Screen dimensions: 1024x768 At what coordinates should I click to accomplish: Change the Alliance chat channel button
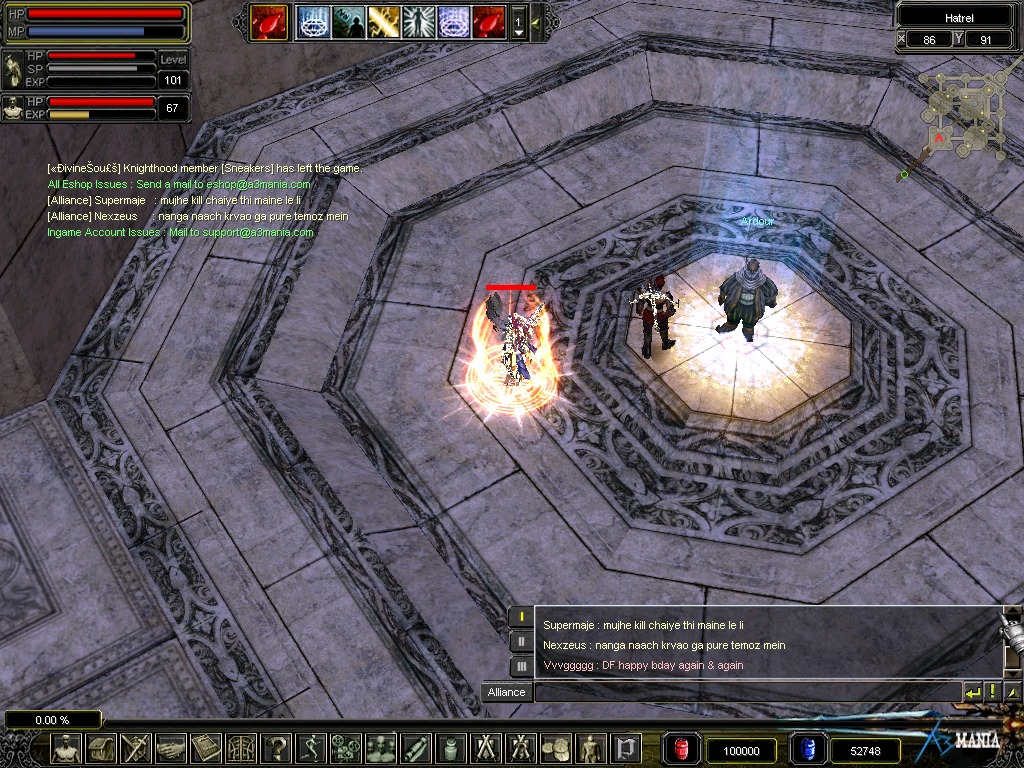click(506, 692)
